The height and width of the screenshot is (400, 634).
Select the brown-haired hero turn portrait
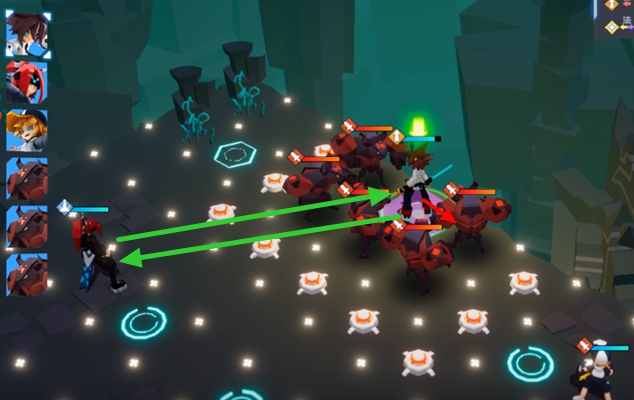(27, 34)
